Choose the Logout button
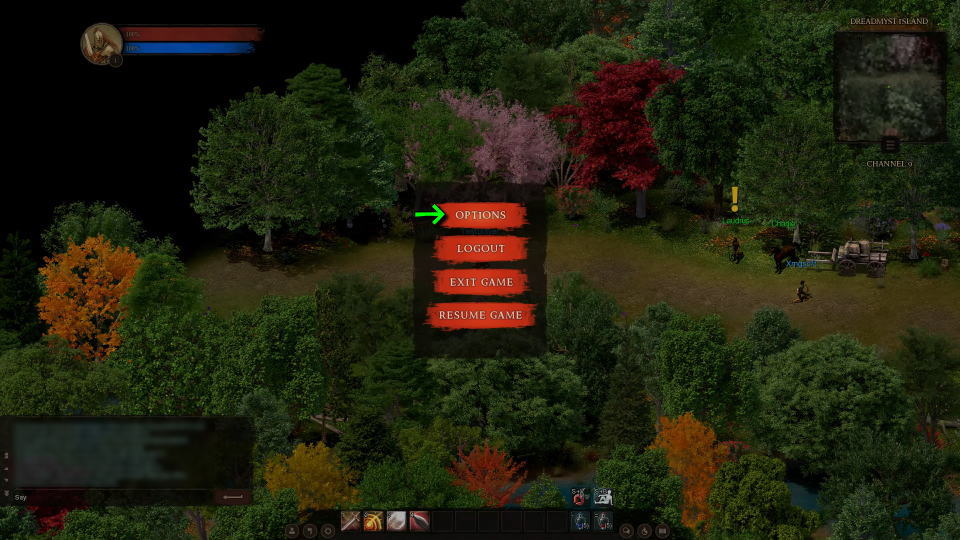960x540 pixels. (x=480, y=248)
